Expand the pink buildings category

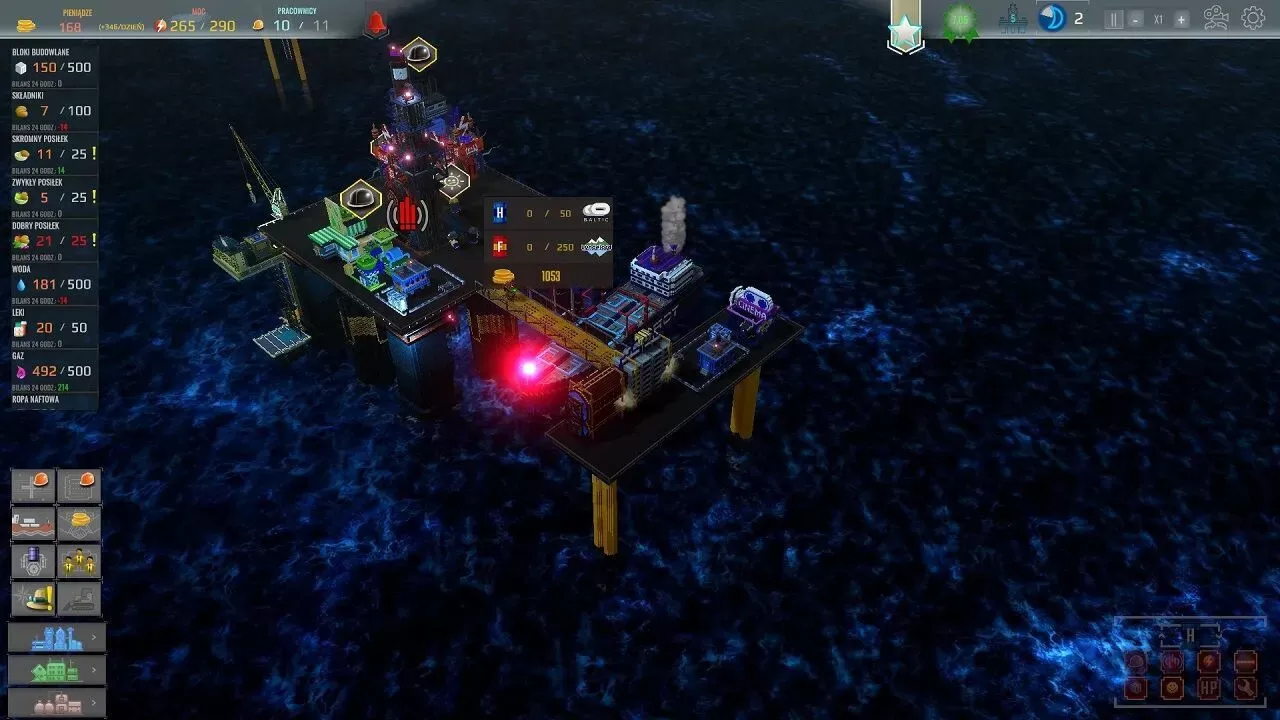[x=56, y=702]
